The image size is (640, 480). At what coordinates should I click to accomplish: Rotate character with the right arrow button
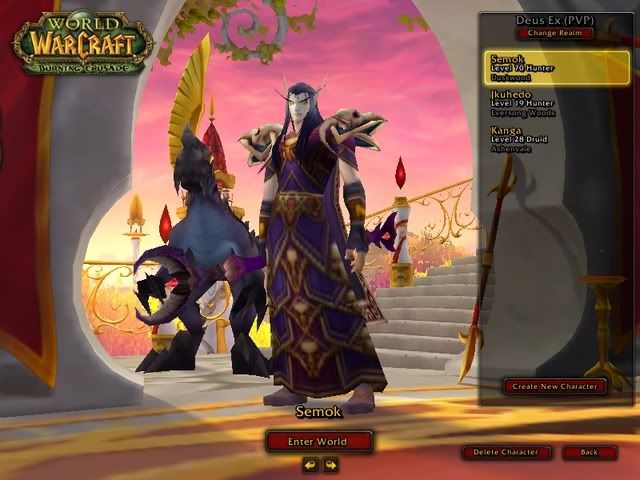330,464
